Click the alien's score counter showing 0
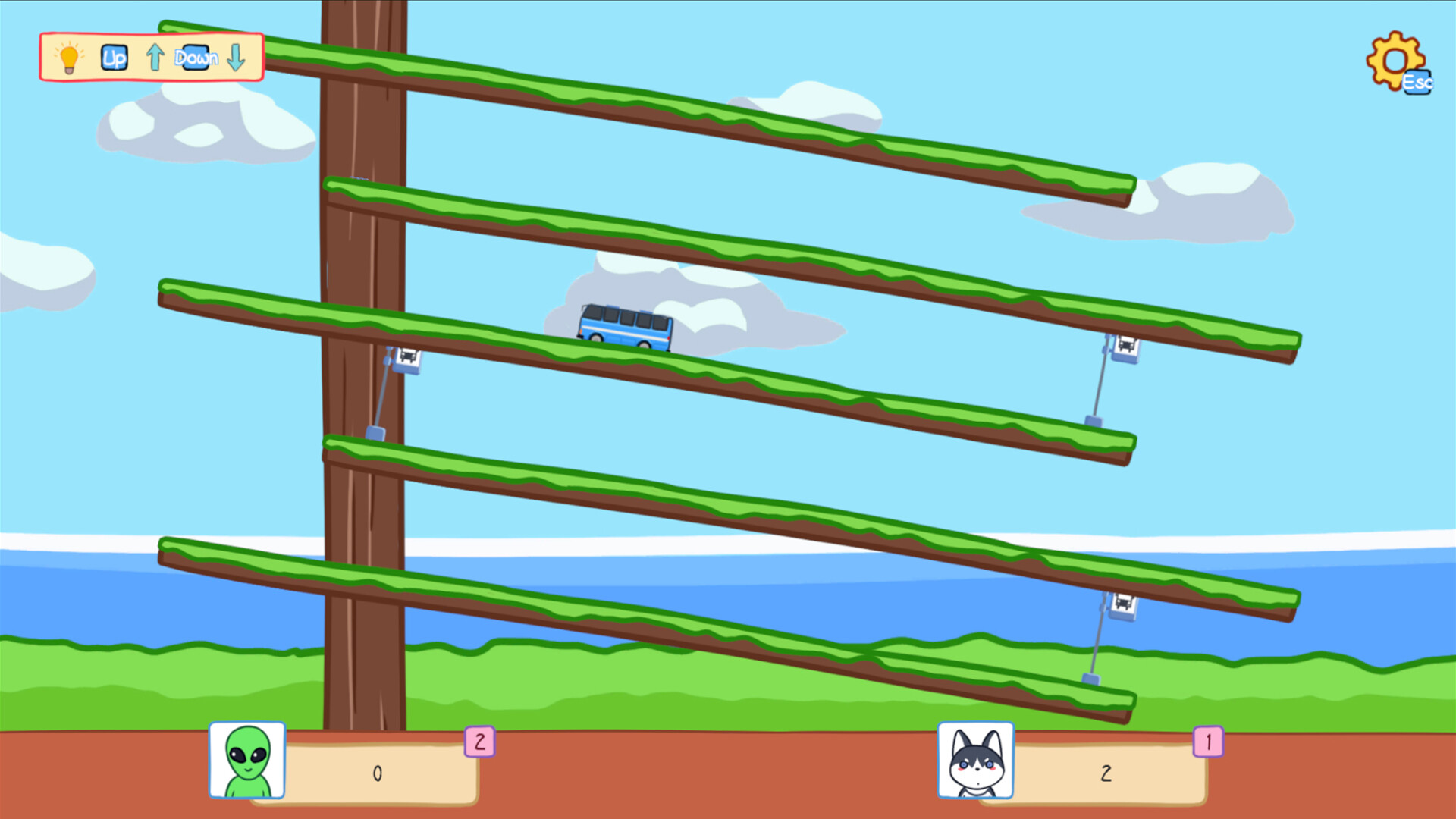 coord(375,772)
